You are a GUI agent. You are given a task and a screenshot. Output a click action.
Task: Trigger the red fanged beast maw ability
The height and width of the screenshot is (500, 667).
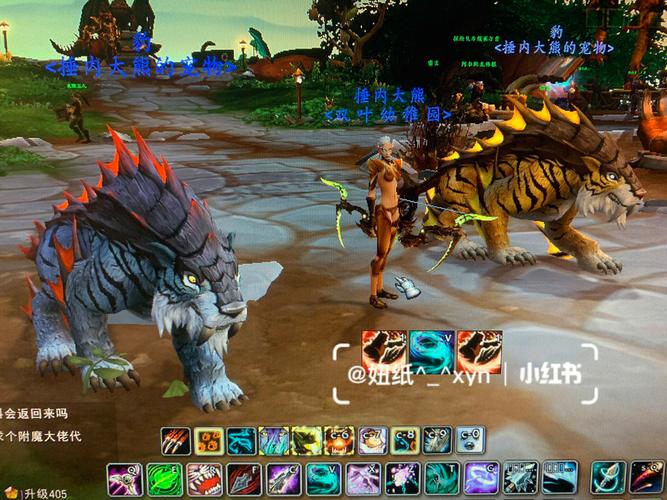tap(204, 479)
